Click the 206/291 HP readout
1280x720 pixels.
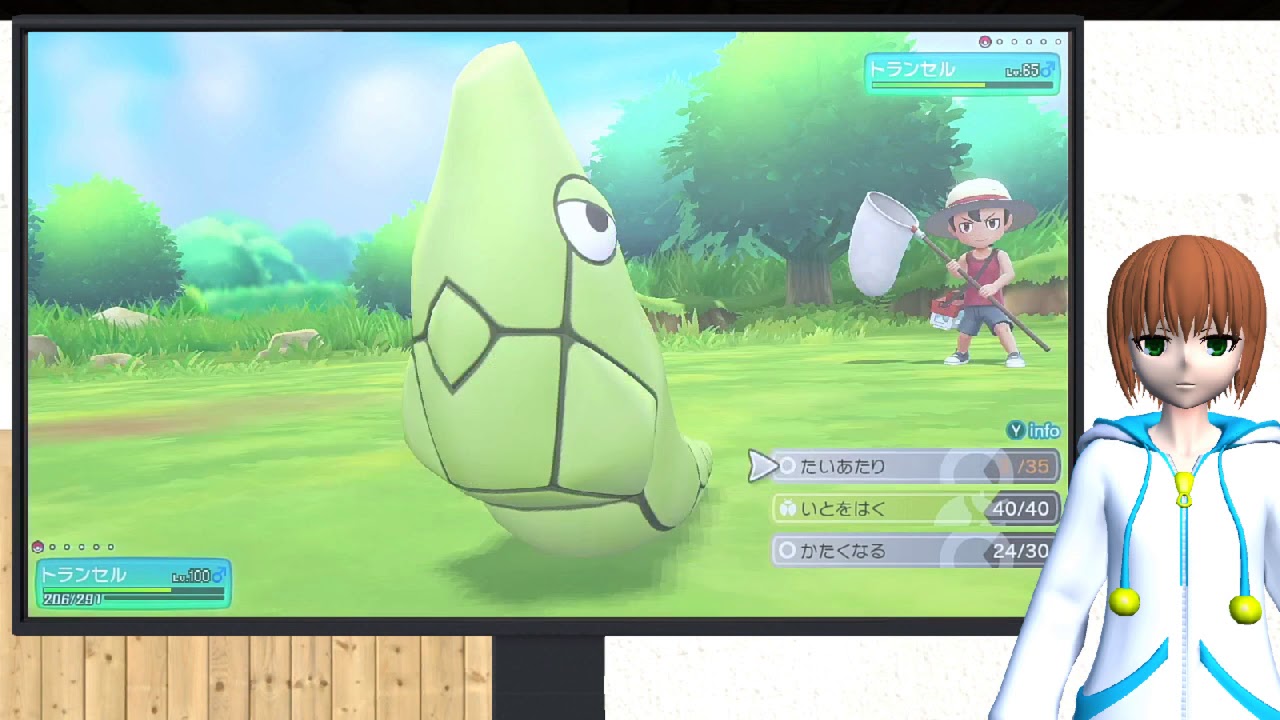(x=72, y=599)
